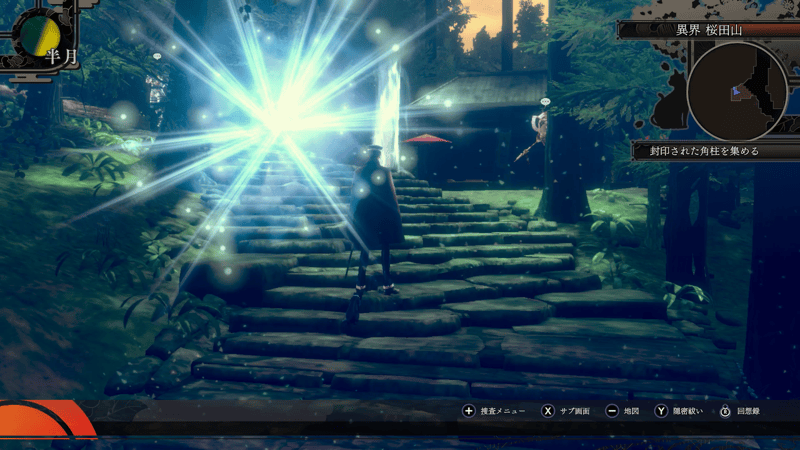This screenshot has height=450, width=800.
Task: Select the 異界 桜田山 location banner
Action: point(712,30)
